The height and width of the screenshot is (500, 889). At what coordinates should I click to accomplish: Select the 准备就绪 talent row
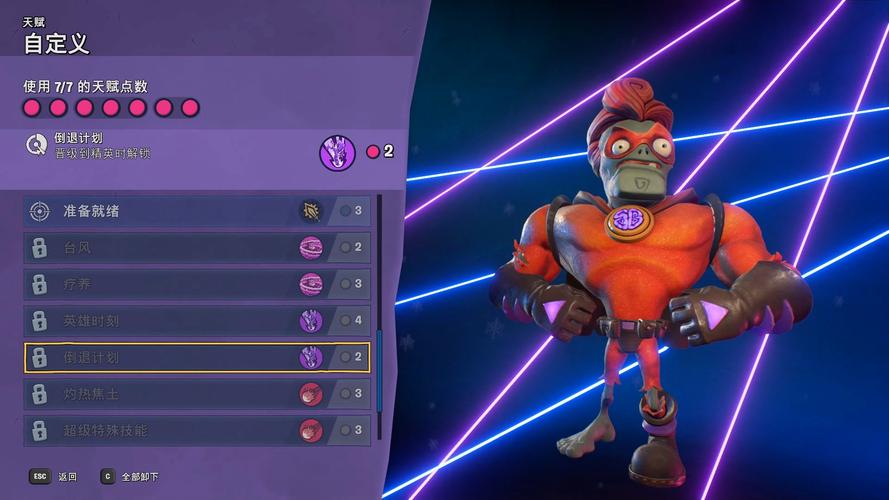[x=196, y=211]
